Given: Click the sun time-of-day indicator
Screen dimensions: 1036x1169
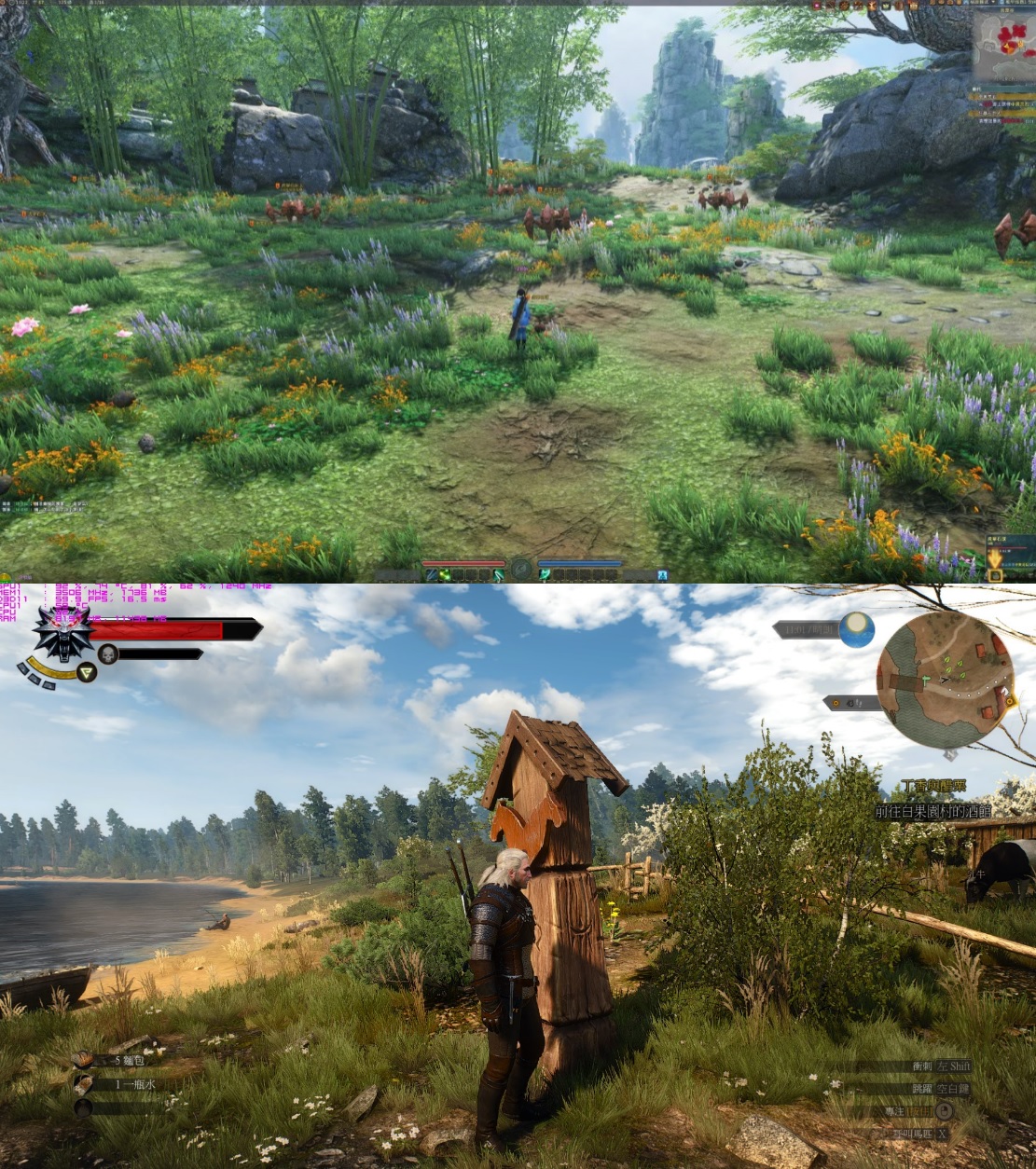Looking at the screenshot, I should pyautogui.click(x=856, y=629).
